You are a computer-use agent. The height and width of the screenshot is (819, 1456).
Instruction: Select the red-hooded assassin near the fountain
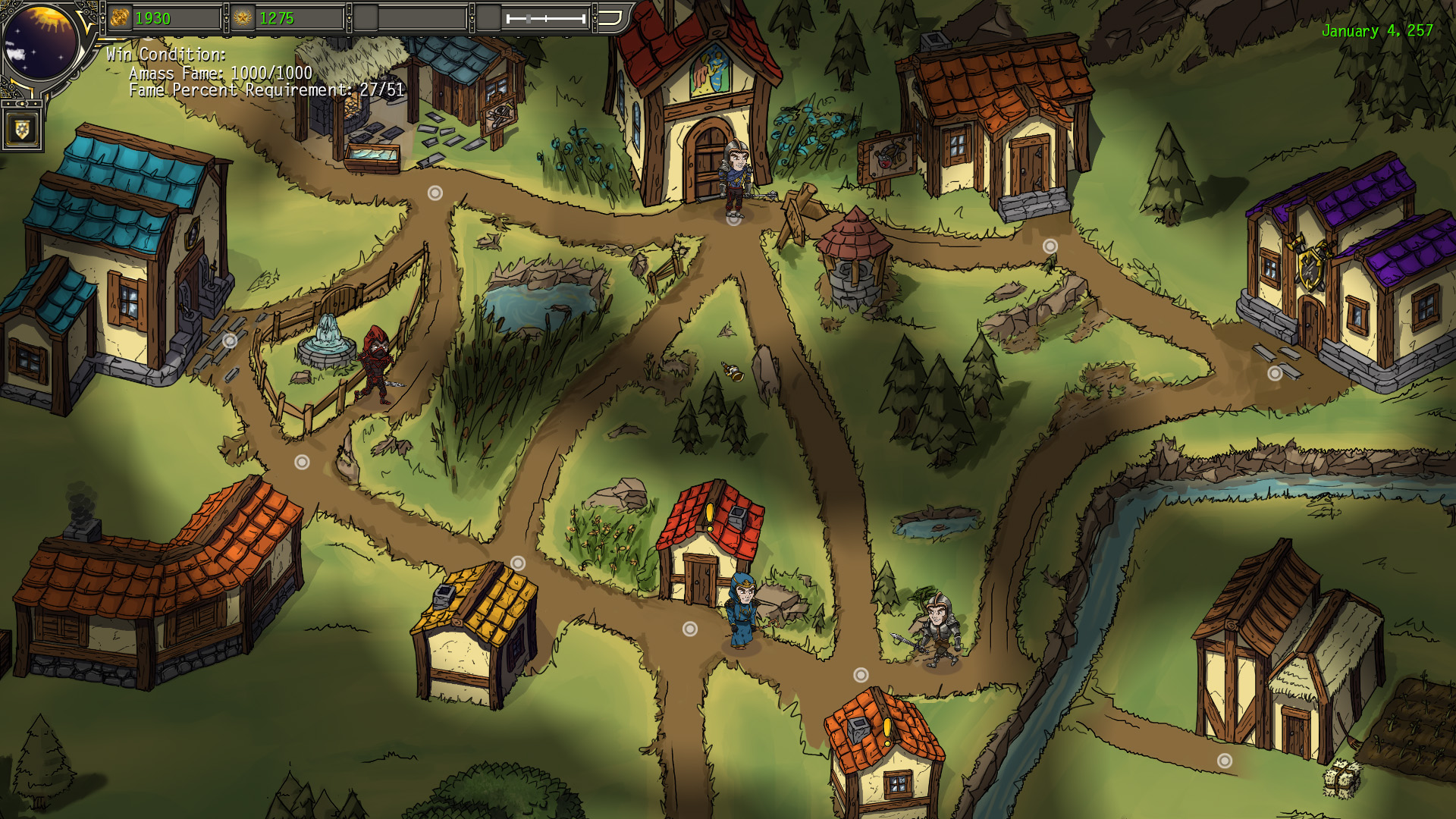(377, 364)
